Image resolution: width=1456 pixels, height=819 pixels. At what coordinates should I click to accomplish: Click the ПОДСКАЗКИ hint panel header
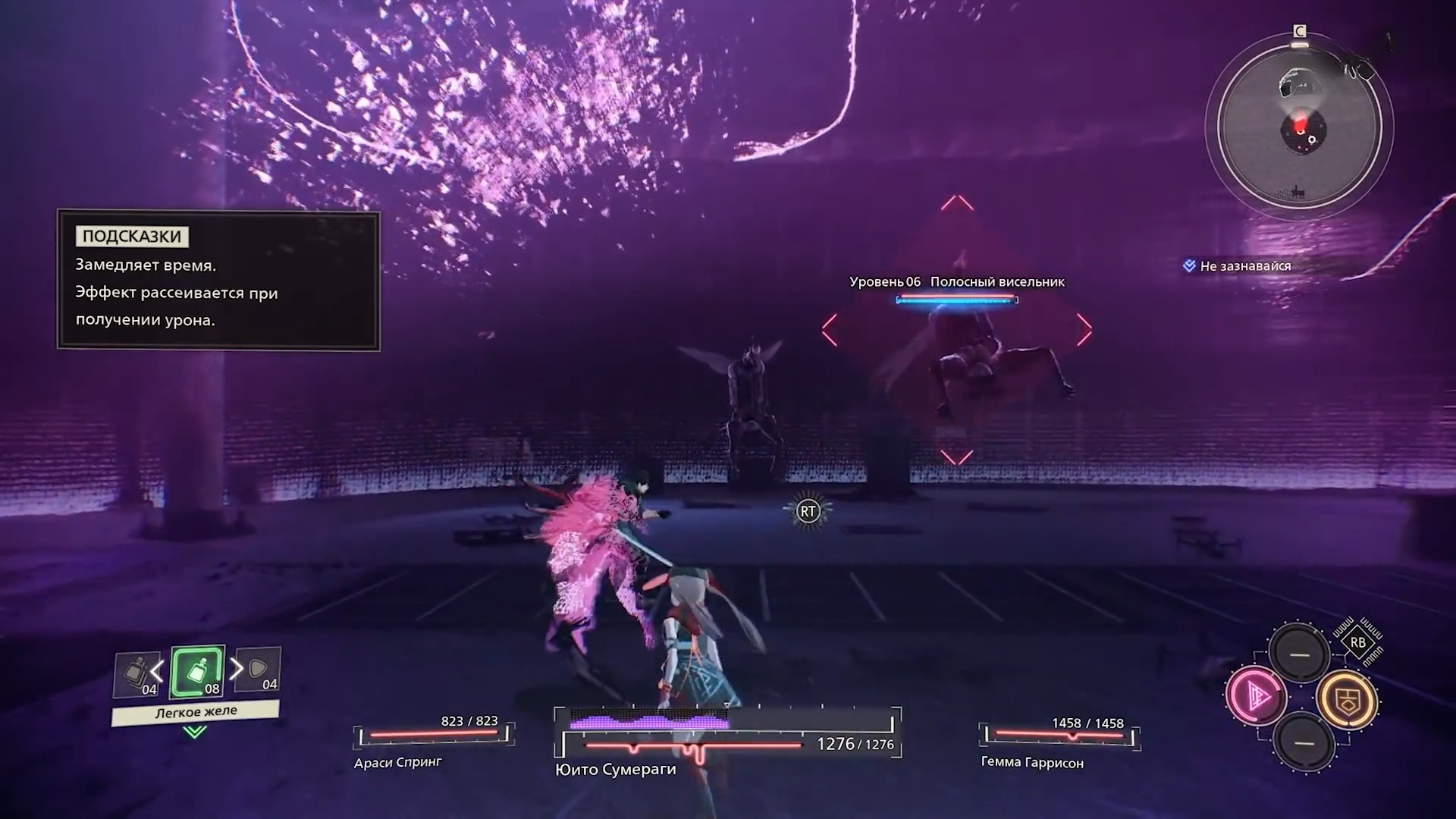[x=132, y=237]
